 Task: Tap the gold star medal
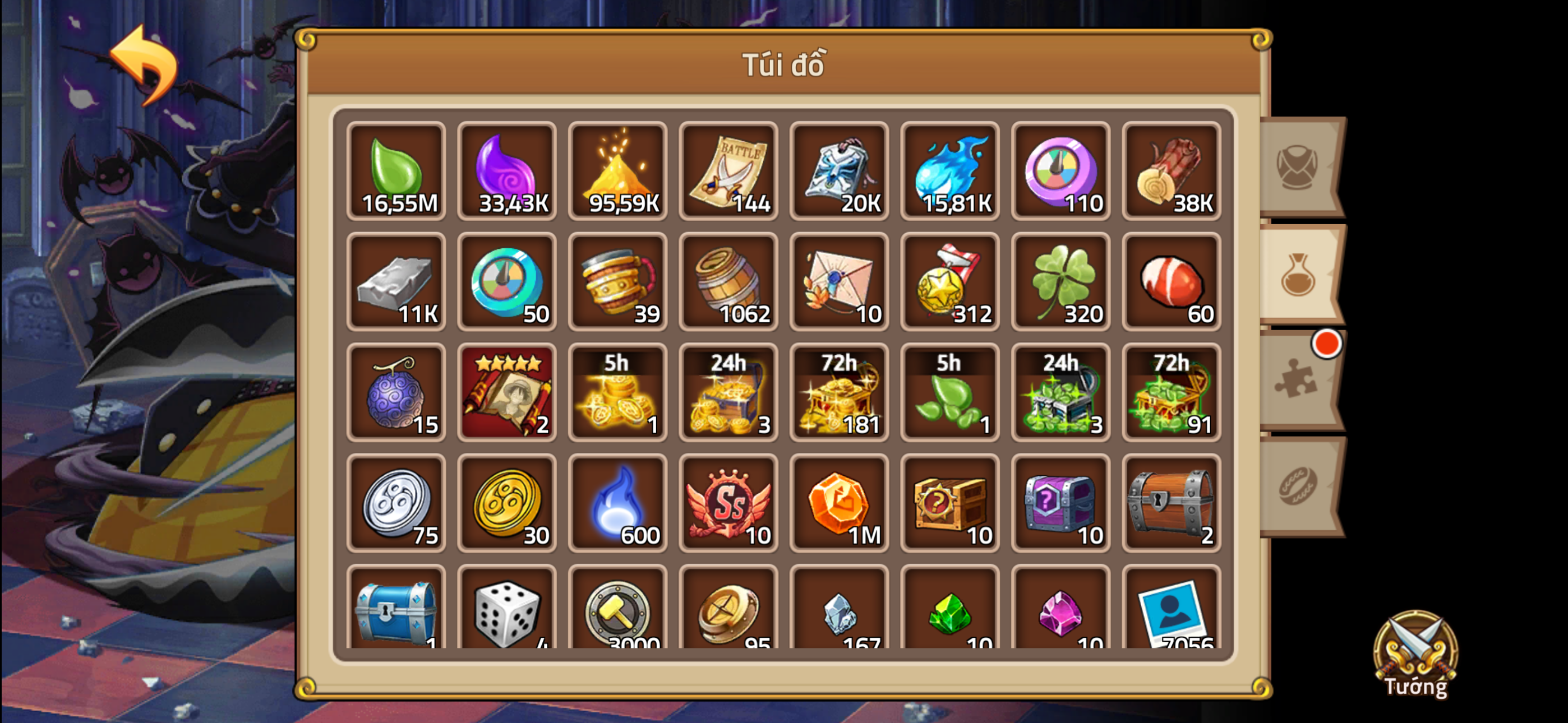pos(949,282)
